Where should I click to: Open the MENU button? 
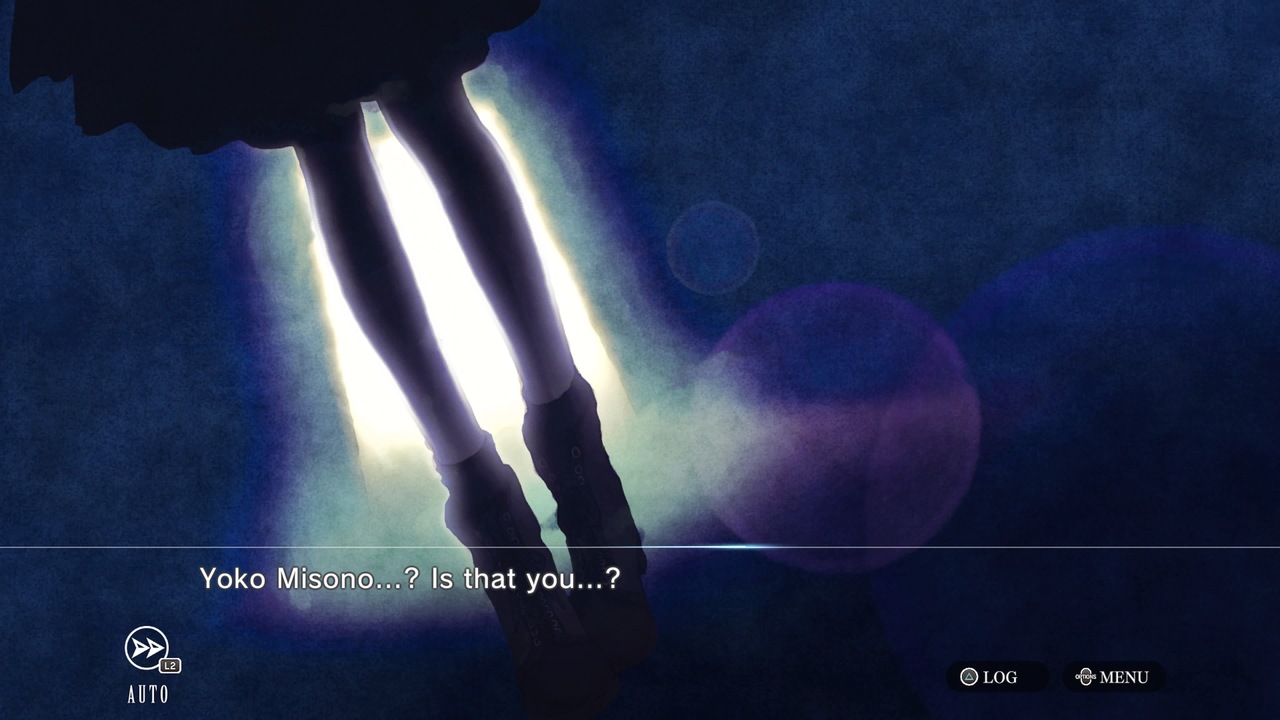(1113, 677)
